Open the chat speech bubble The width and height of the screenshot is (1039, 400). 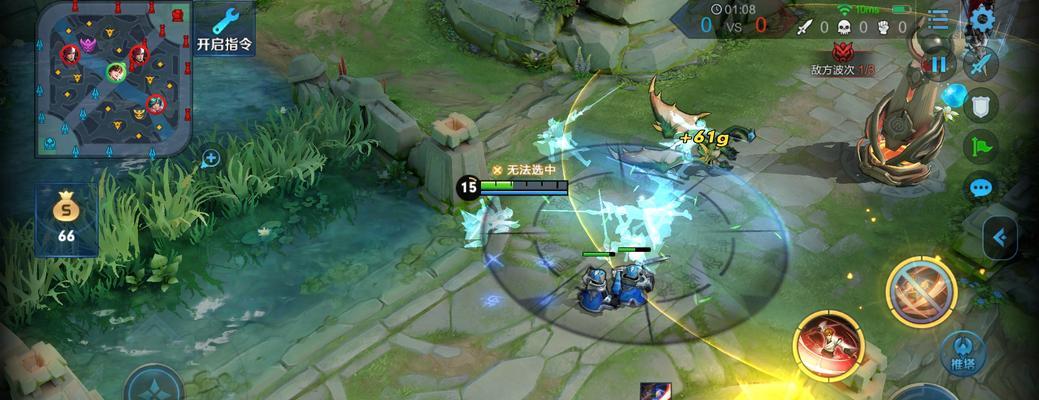[x=982, y=187]
